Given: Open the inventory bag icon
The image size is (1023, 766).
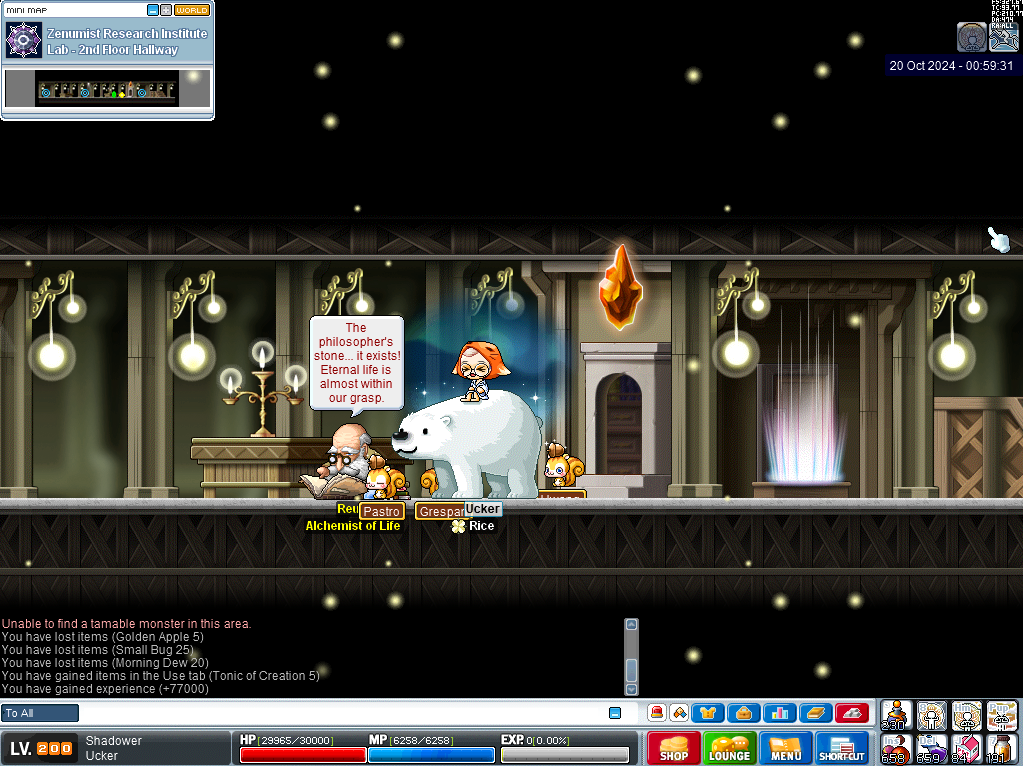Looking at the screenshot, I should (743, 713).
